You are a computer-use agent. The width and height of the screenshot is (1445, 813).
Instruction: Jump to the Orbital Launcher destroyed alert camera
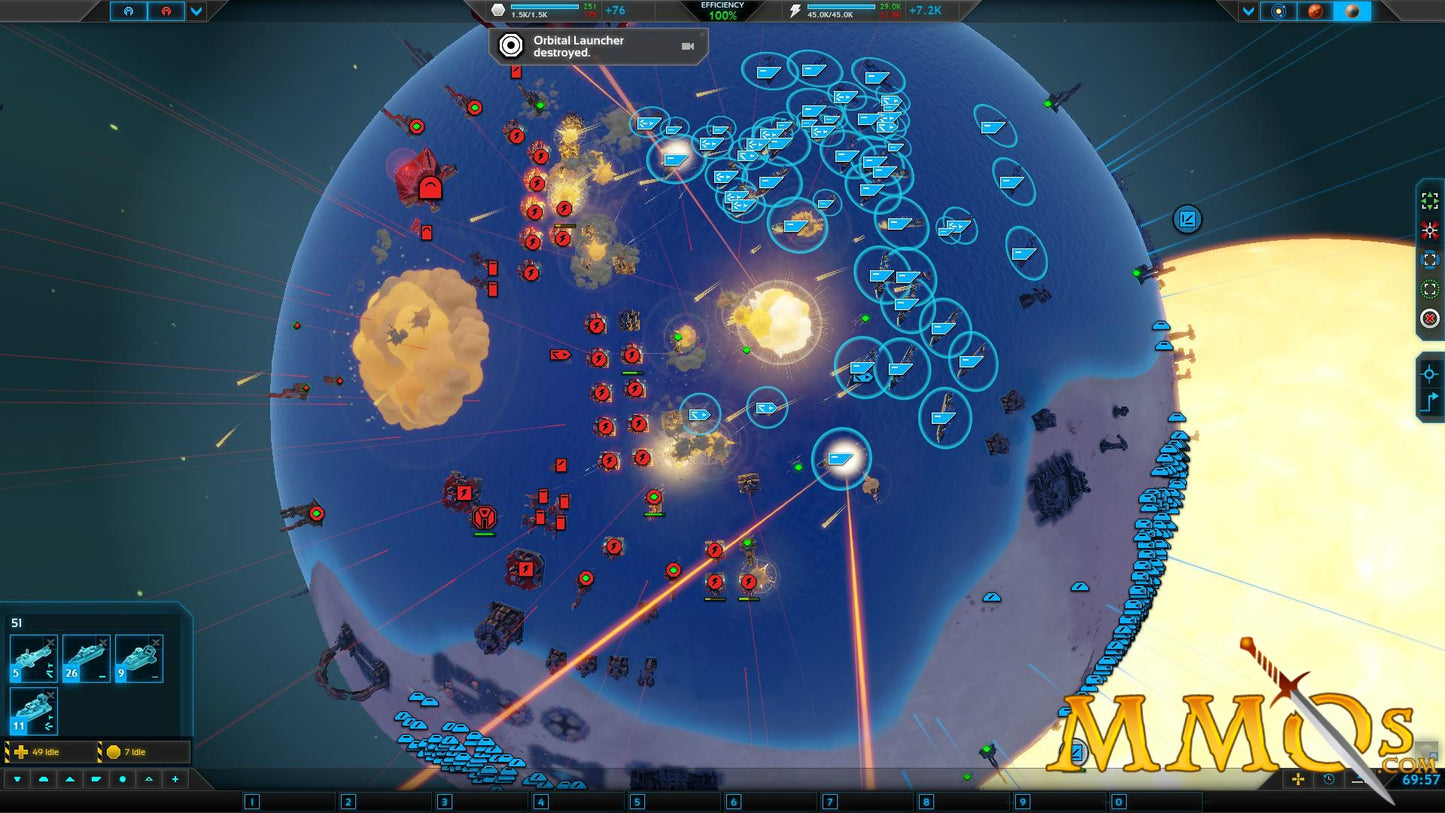point(688,46)
